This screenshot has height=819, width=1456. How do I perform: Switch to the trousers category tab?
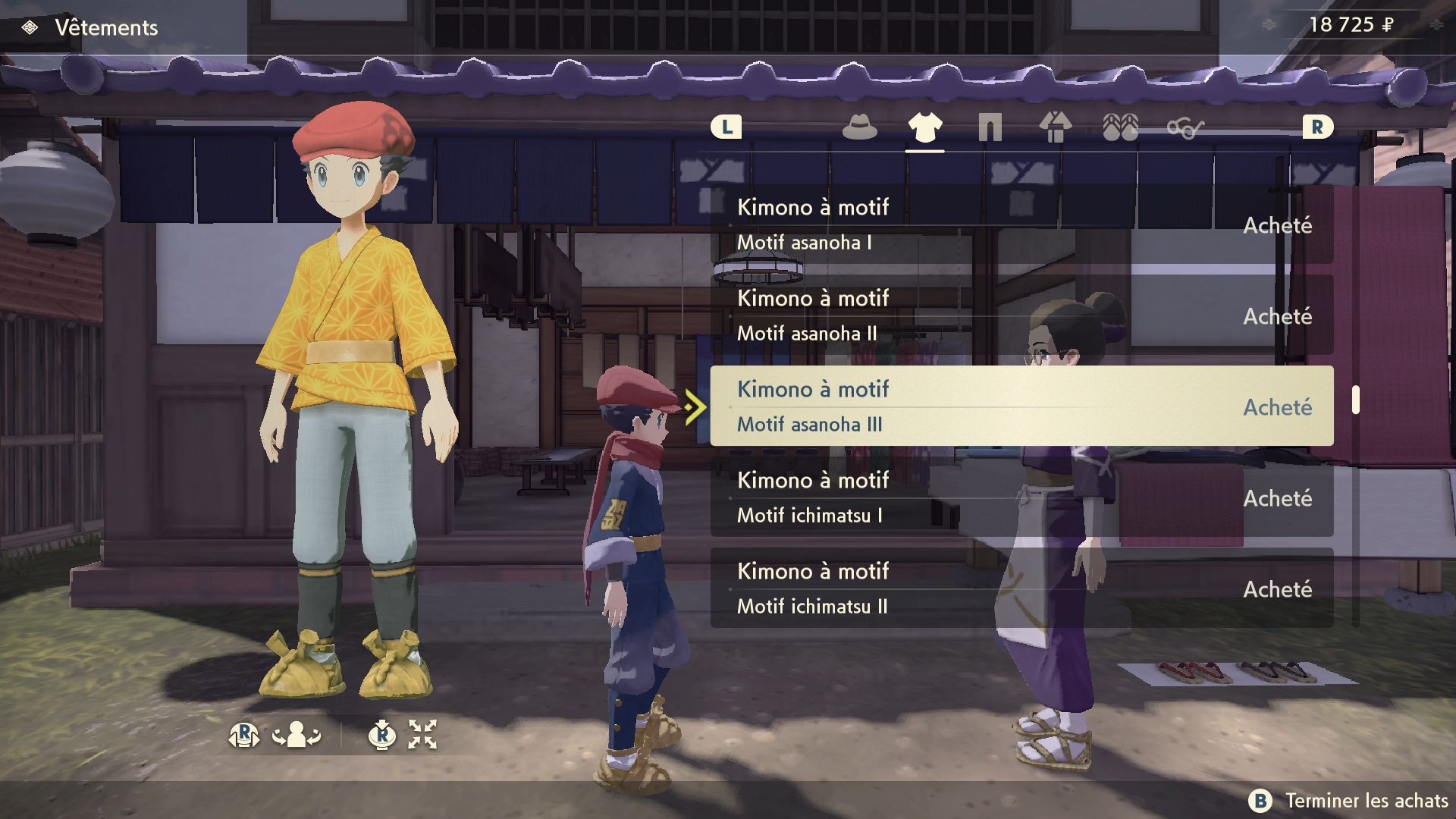click(x=990, y=127)
